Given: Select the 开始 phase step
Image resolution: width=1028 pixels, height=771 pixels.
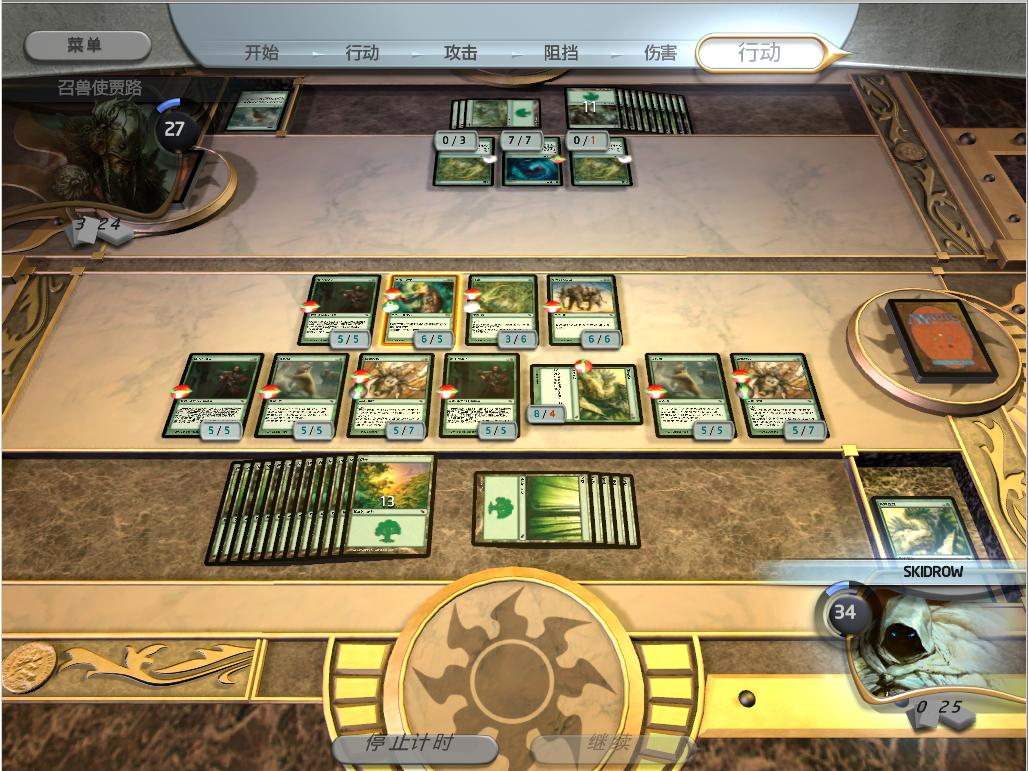Looking at the screenshot, I should 262,53.
